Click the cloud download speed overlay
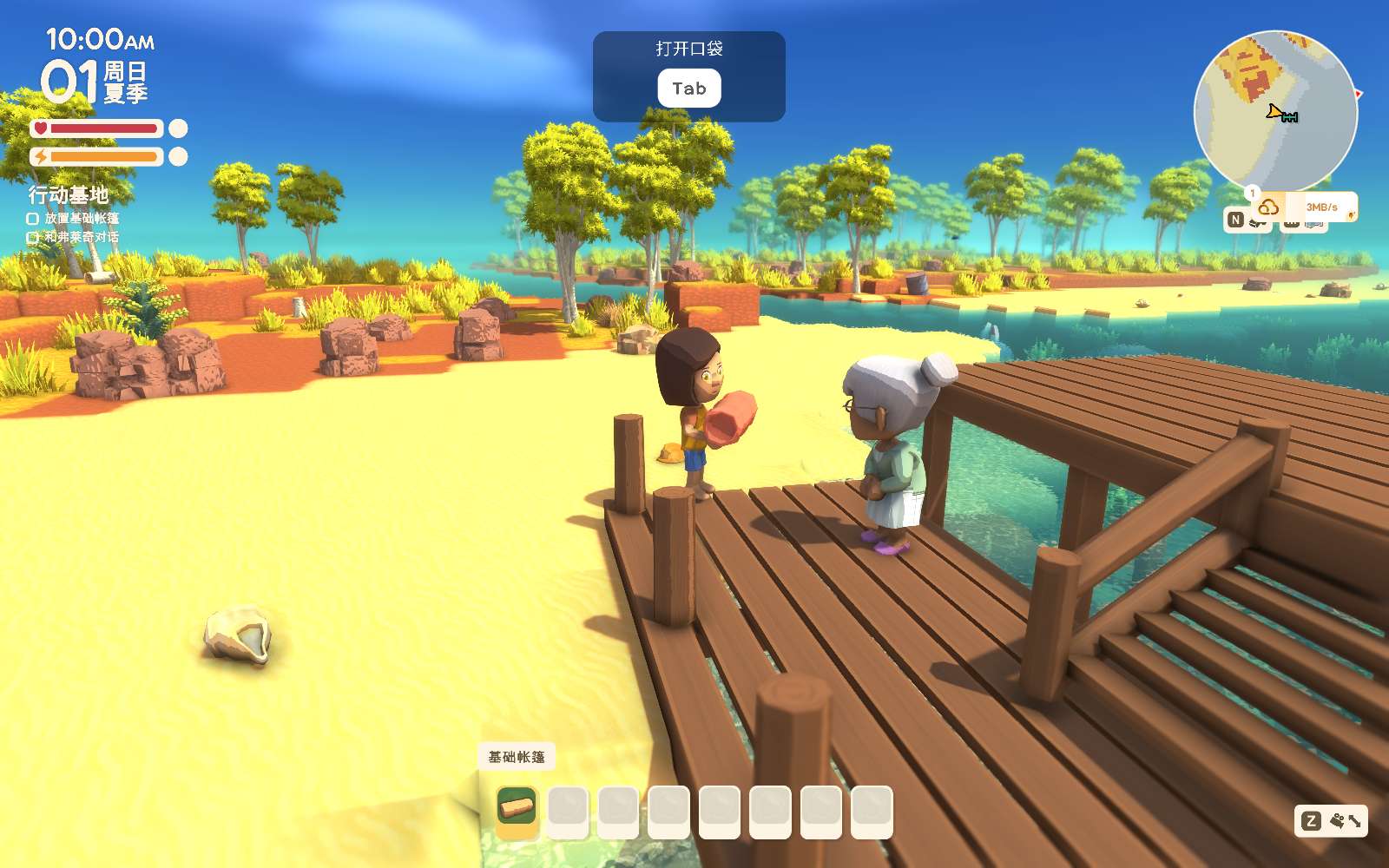 pos(1305,207)
